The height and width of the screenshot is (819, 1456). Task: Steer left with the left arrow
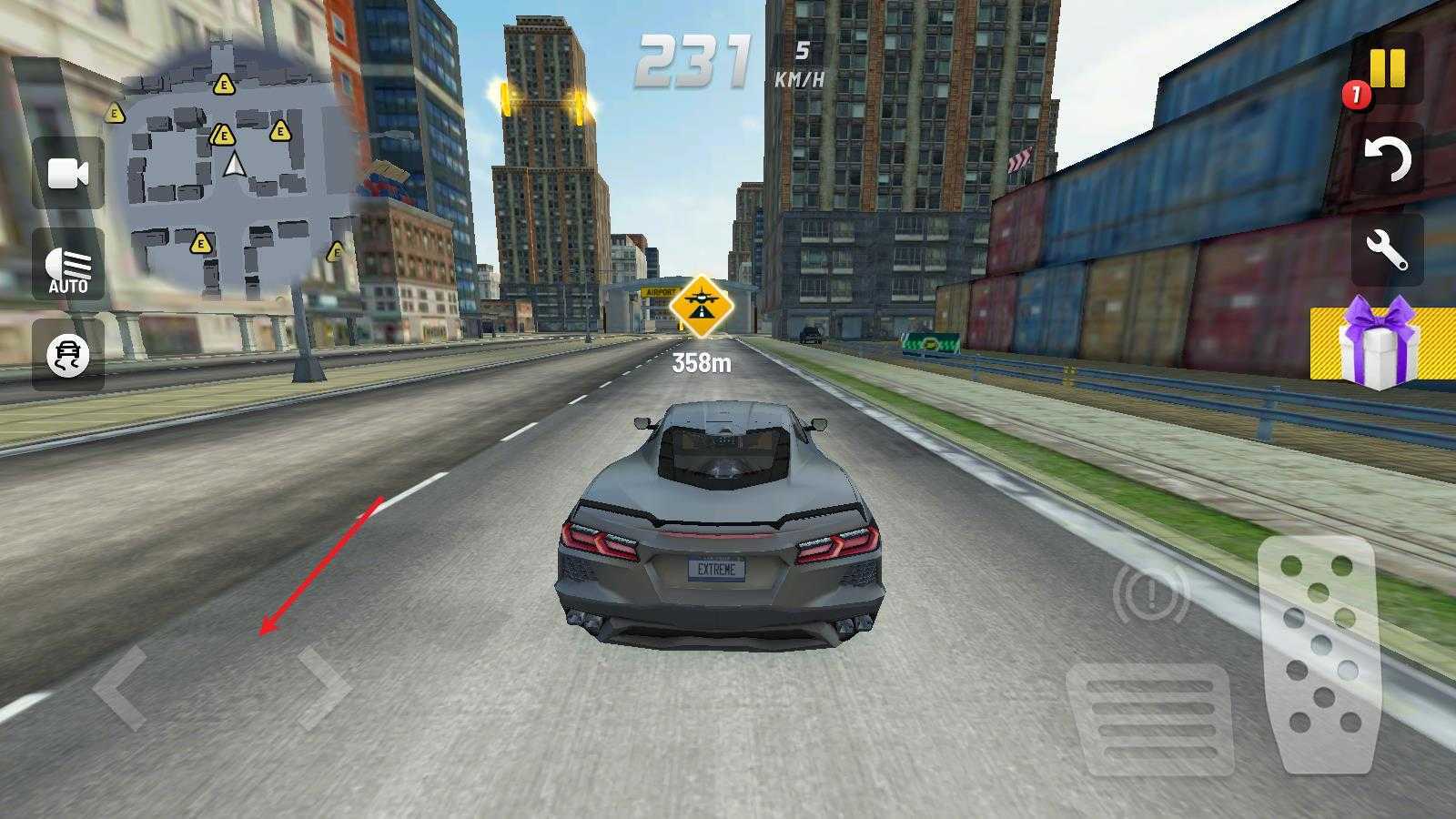click(120, 687)
